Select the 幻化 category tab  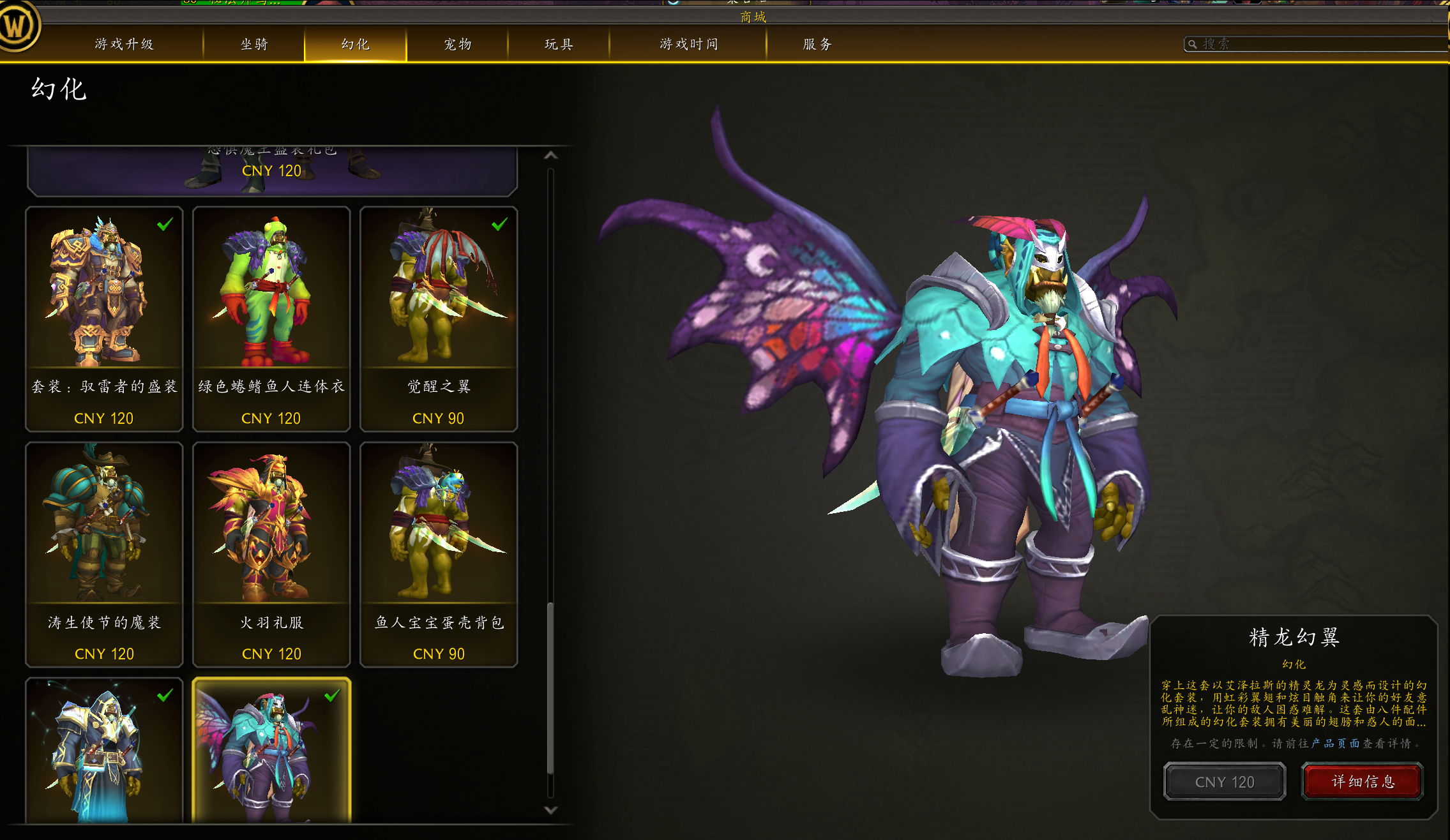click(x=356, y=44)
